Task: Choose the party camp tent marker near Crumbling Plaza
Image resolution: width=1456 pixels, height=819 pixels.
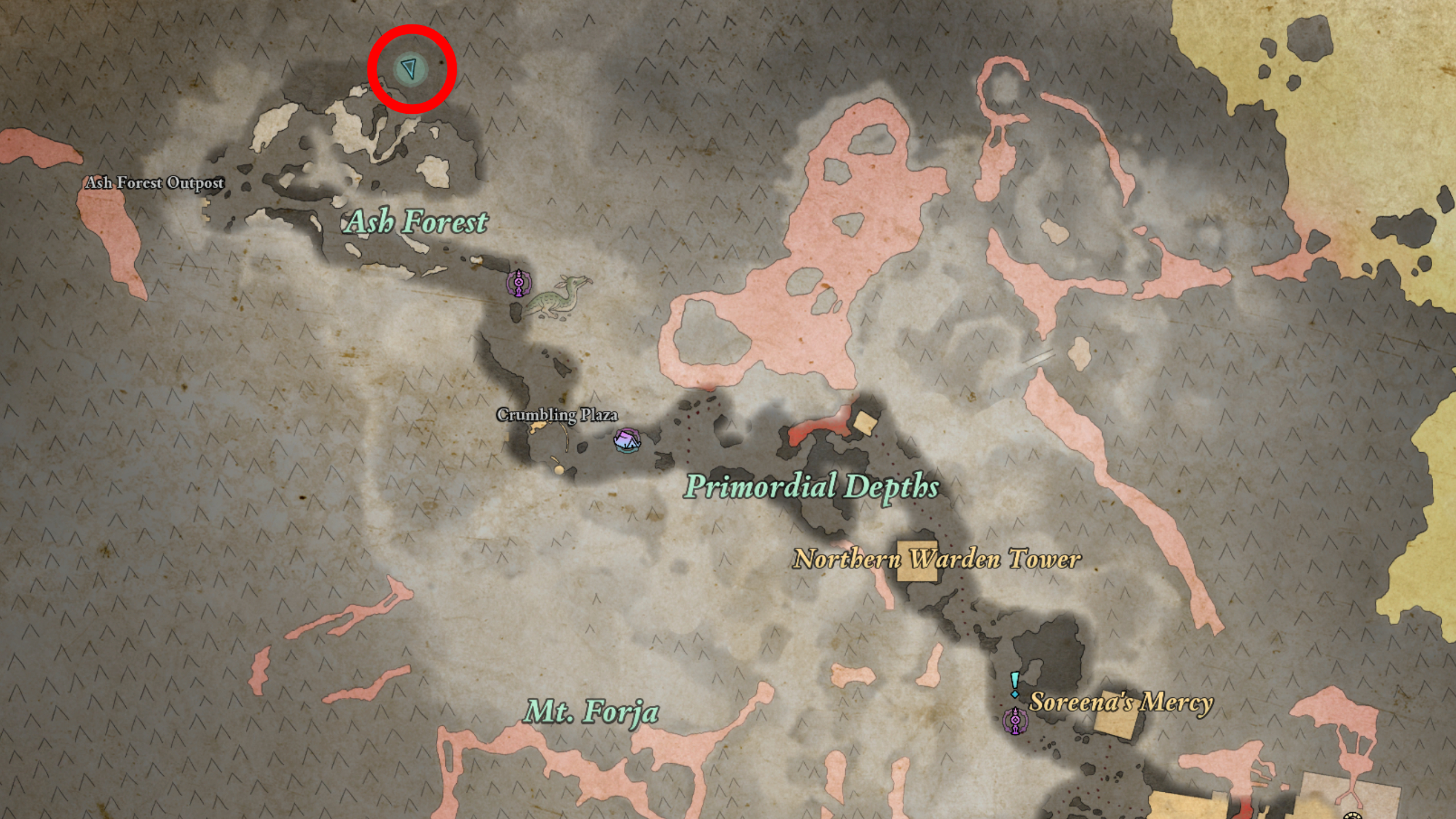Action: pyautogui.click(x=627, y=440)
